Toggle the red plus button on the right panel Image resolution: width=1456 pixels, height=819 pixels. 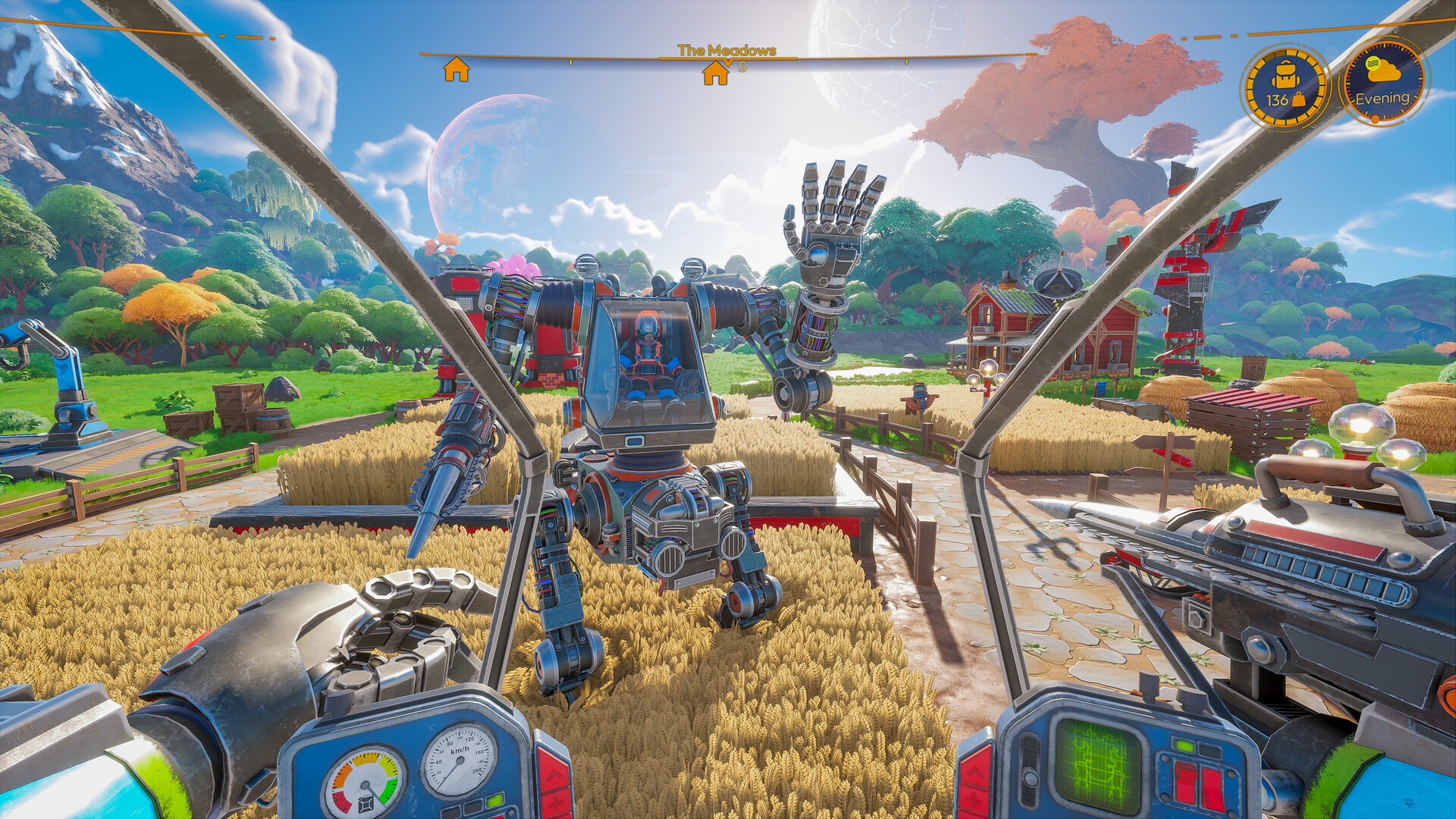973,801
